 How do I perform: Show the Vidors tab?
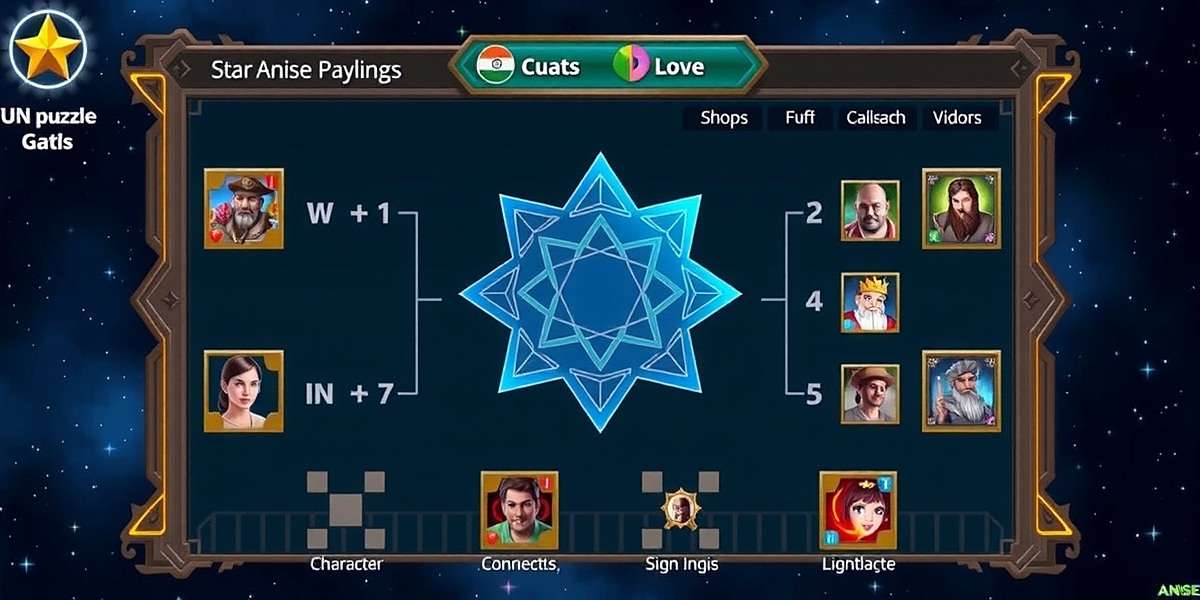pos(957,118)
